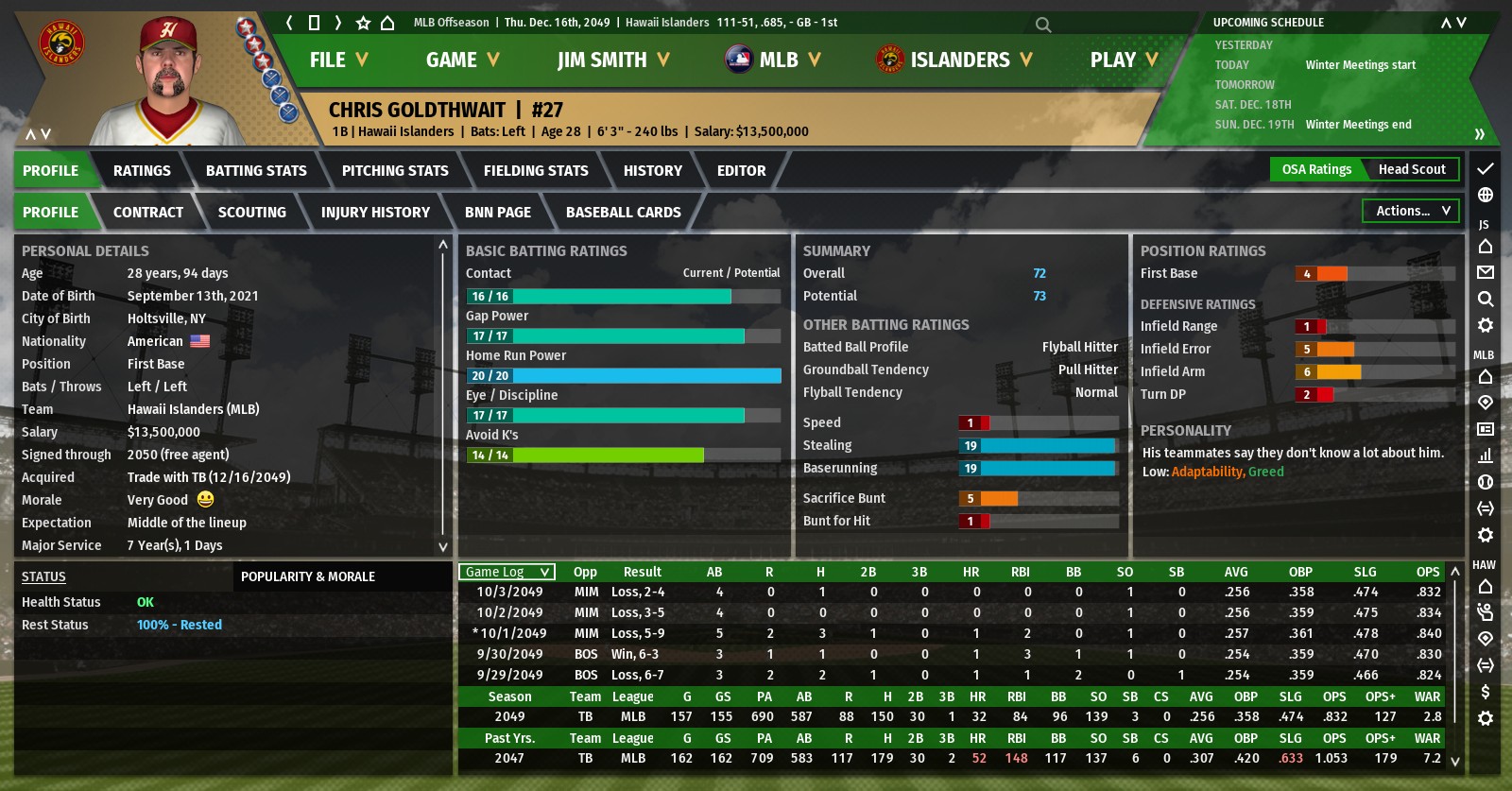The height and width of the screenshot is (791, 1512).
Task: Open the GAME menu
Action: [461, 60]
